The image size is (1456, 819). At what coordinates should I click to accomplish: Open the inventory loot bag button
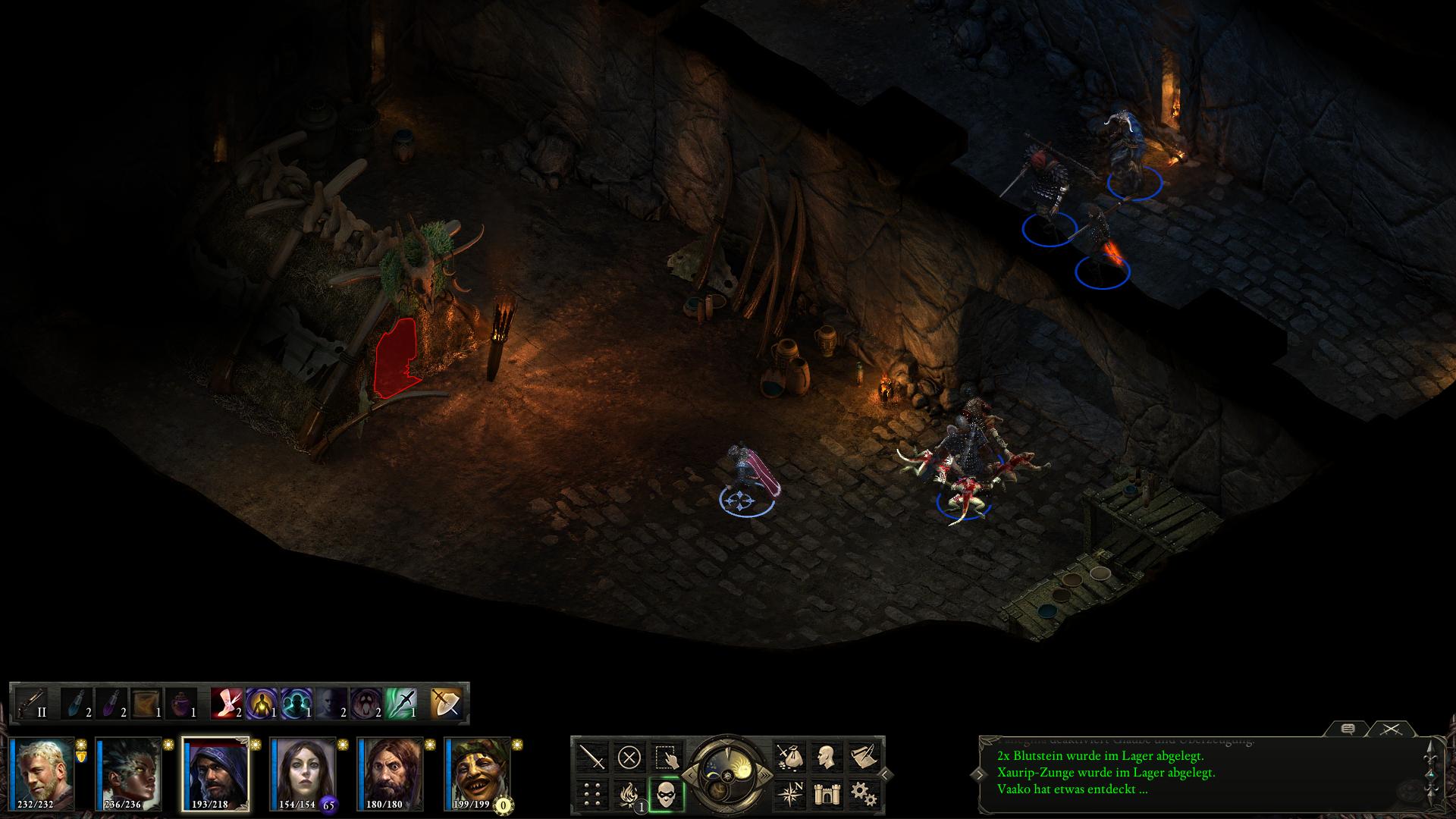tap(789, 756)
